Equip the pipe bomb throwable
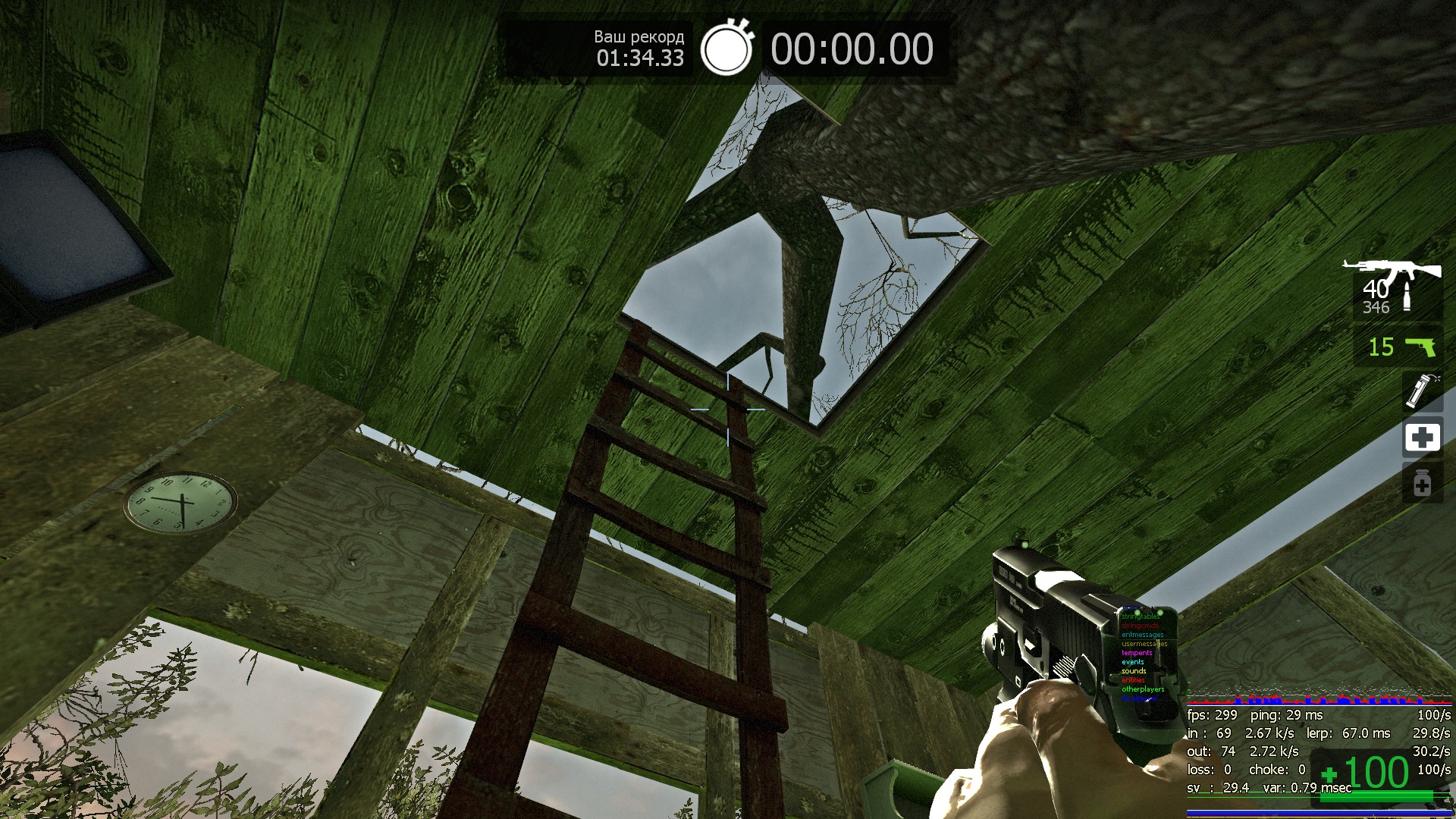This screenshot has width=1456, height=819. click(1421, 391)
